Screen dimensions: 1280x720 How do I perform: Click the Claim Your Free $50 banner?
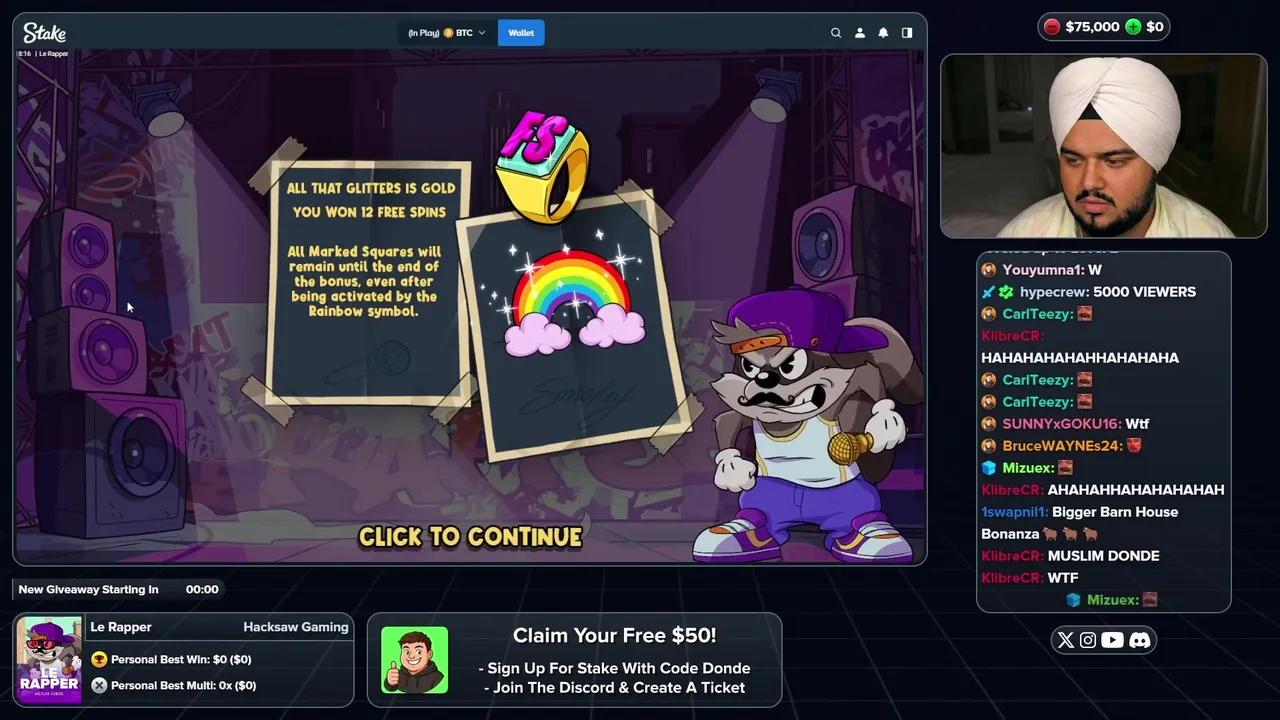pyautogui.click(x=614, y=660)
